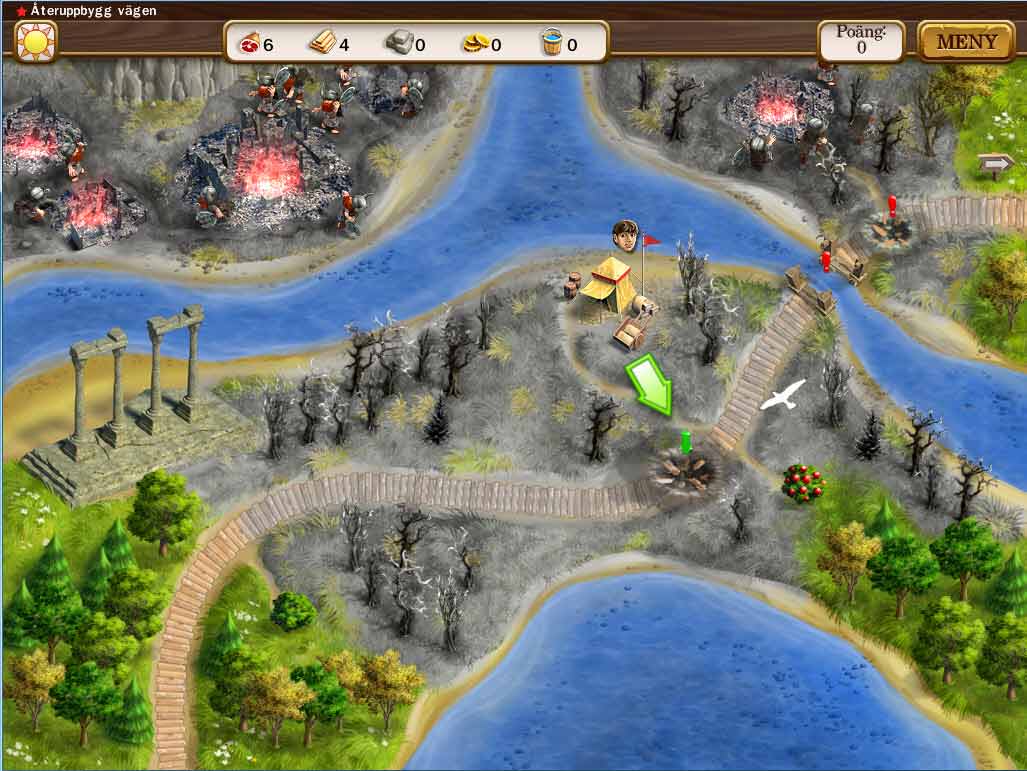1027x771 pixels.
Task: Select the road pit under the green arrow
Action: tap(682, 469)
